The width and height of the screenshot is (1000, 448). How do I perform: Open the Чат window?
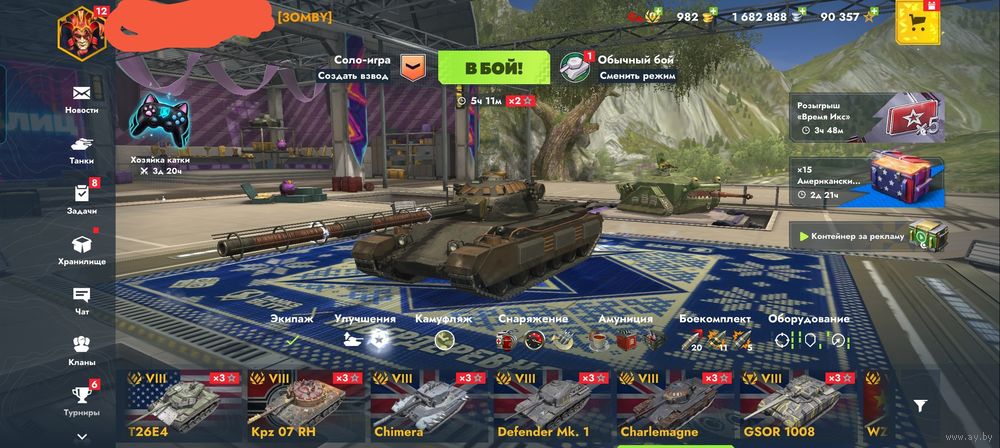click(82, 300)
